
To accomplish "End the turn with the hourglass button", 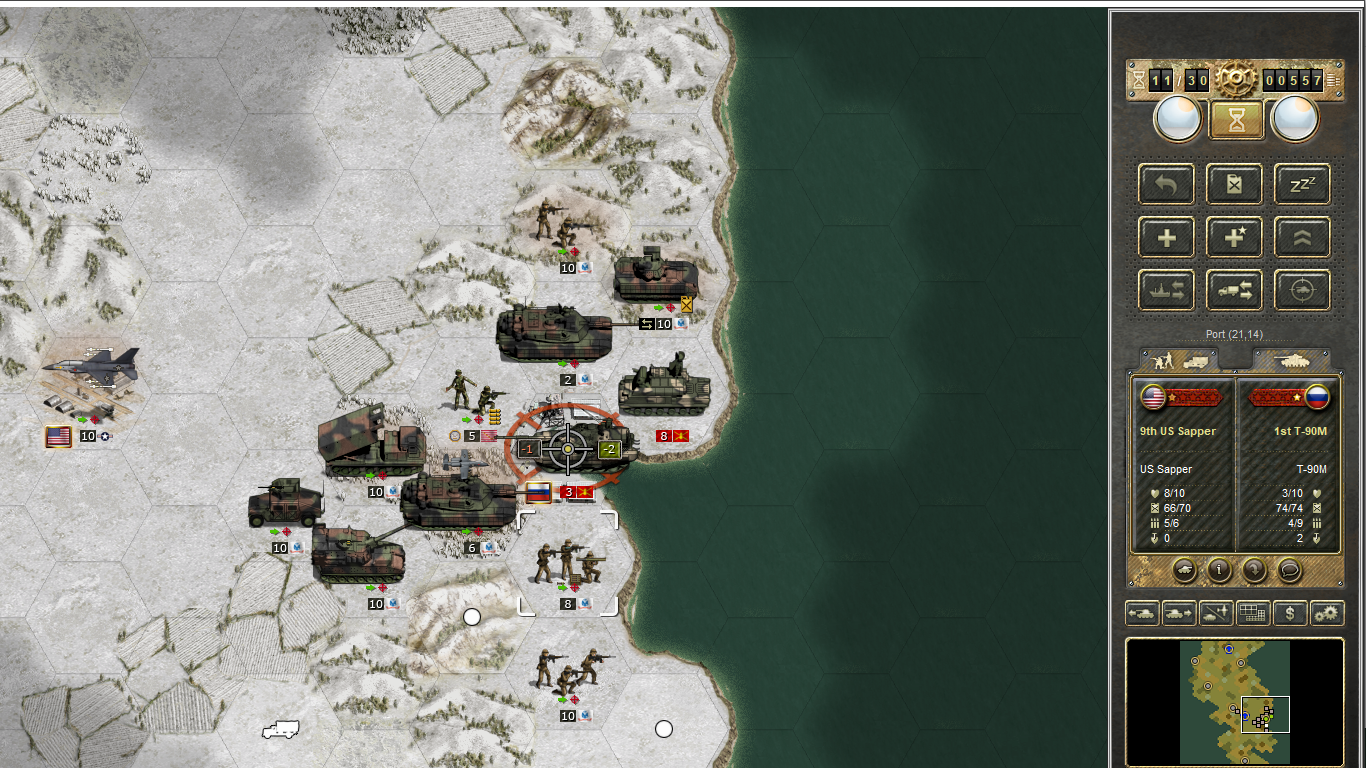I will tap(1236, 120).
